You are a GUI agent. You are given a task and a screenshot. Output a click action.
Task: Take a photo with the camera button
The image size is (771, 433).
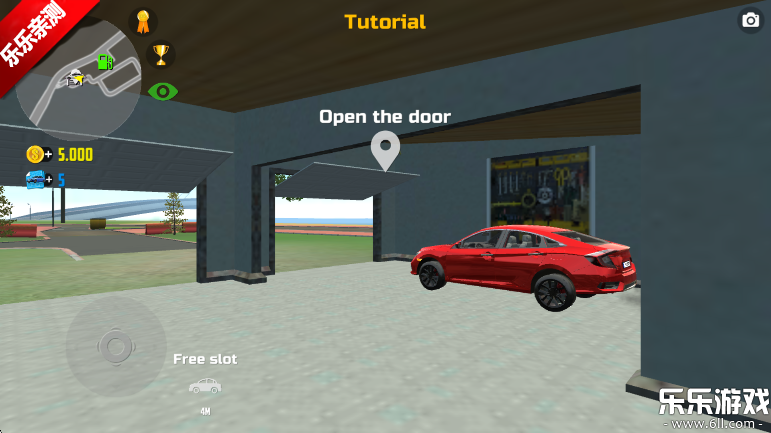tap(749, 20)
